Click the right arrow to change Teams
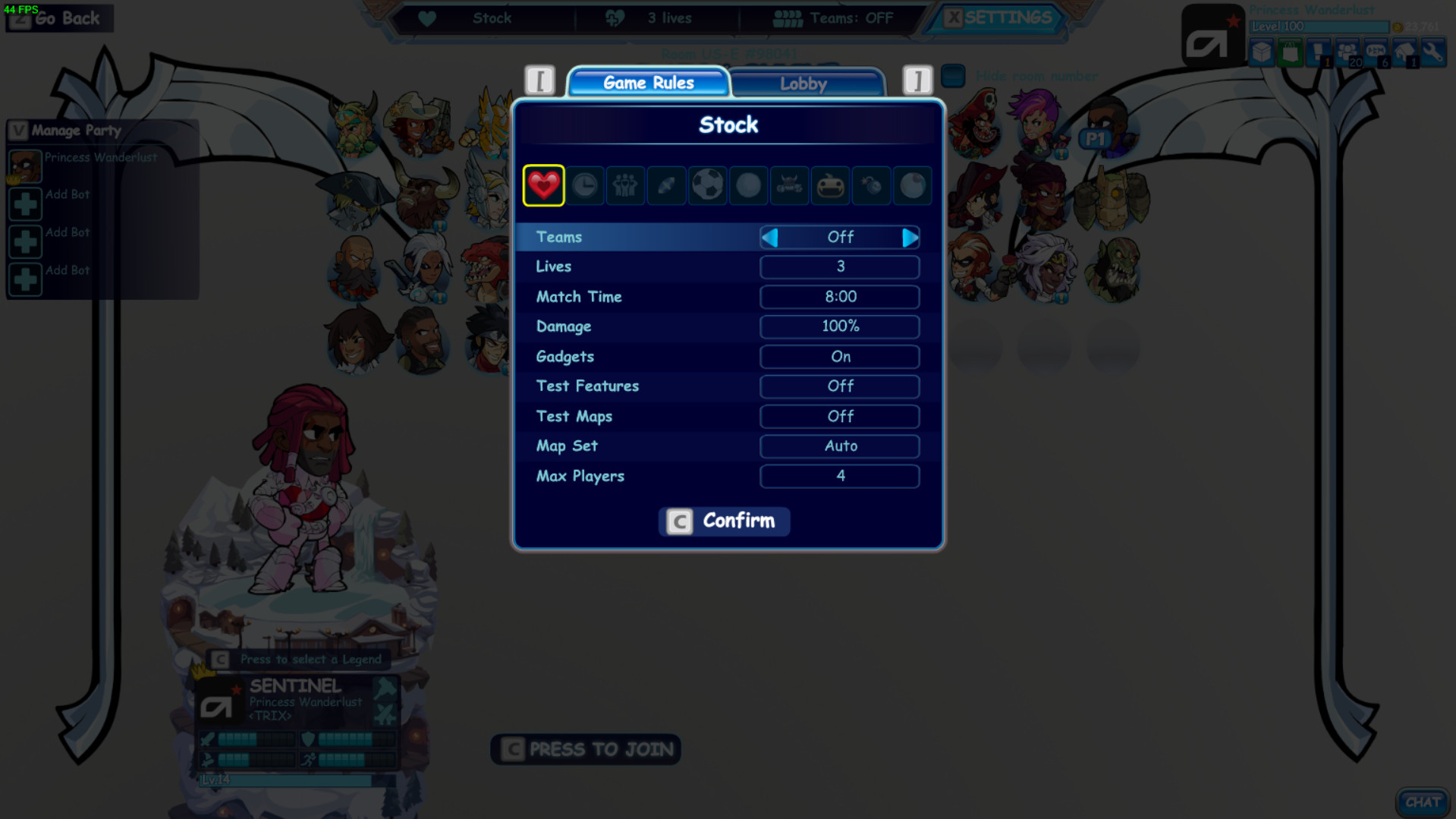This screenshot has width=1456, height=819. 910,237
